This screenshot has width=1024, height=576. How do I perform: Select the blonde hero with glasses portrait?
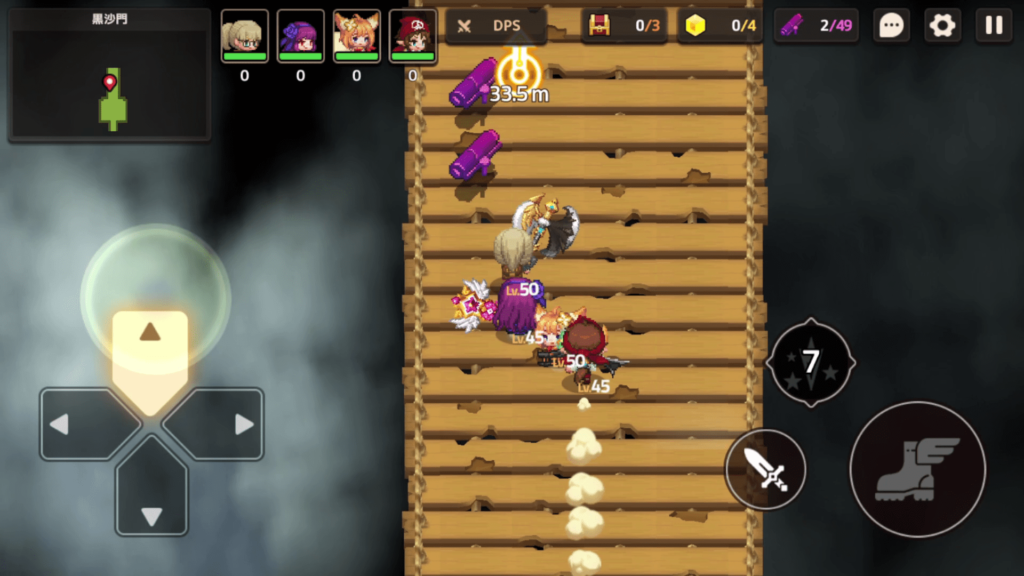click(x=244, y=37)
